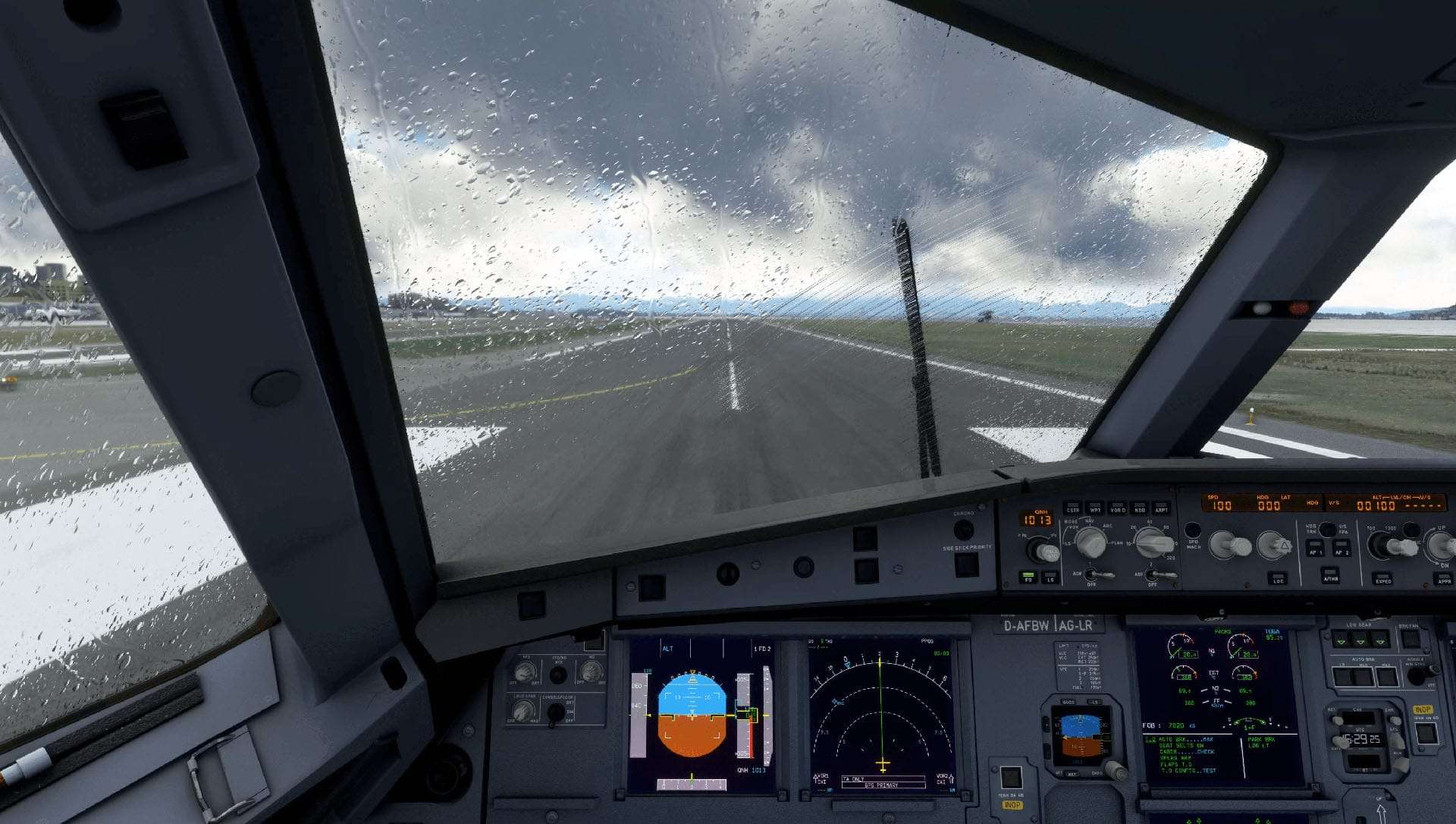Toggle the LS button beside FD
Image resolution: width=1456 pixels, height=824 pixels.
click(x=1050, y=576)
